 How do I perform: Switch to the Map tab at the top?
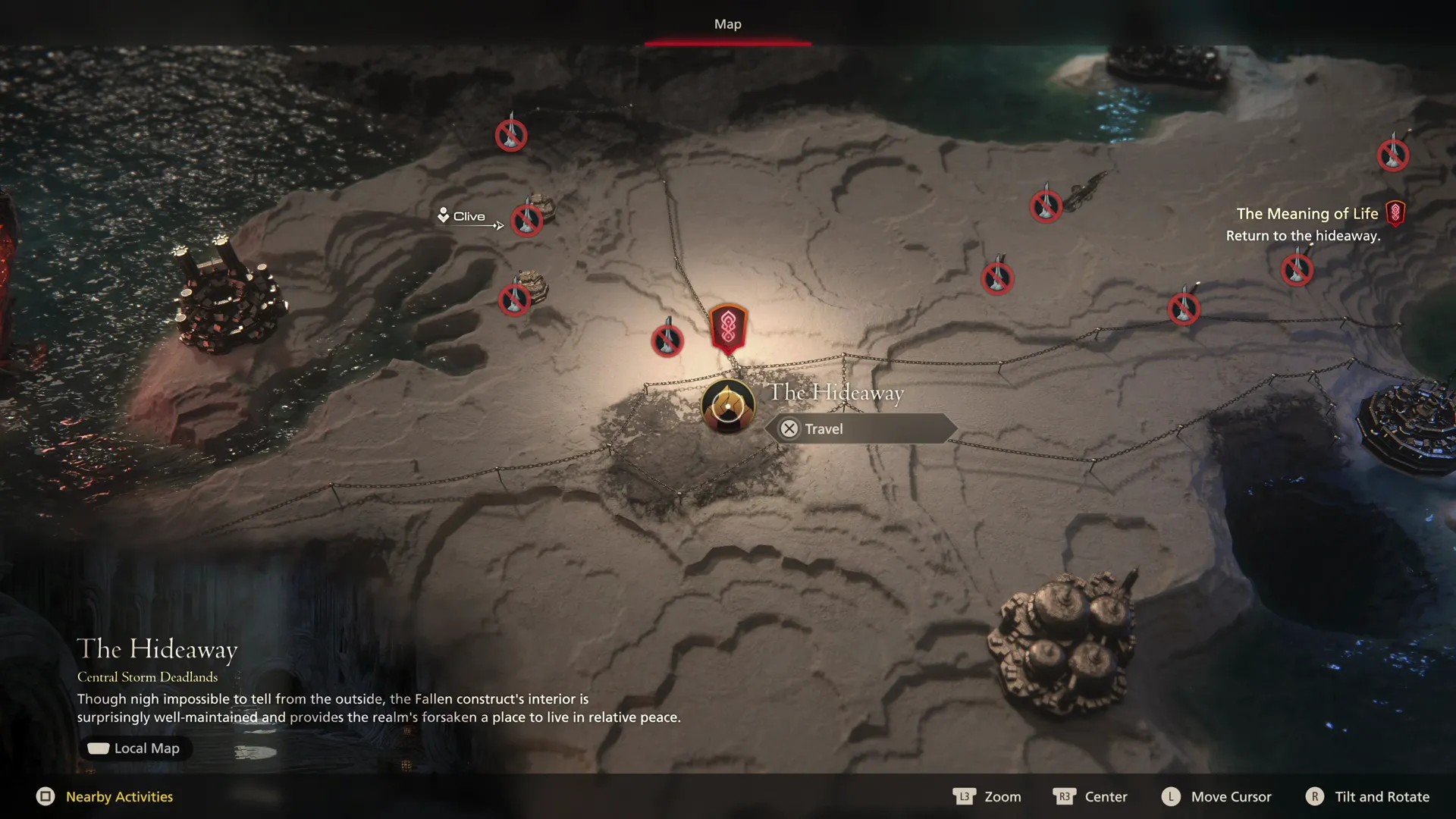(727, 24)
